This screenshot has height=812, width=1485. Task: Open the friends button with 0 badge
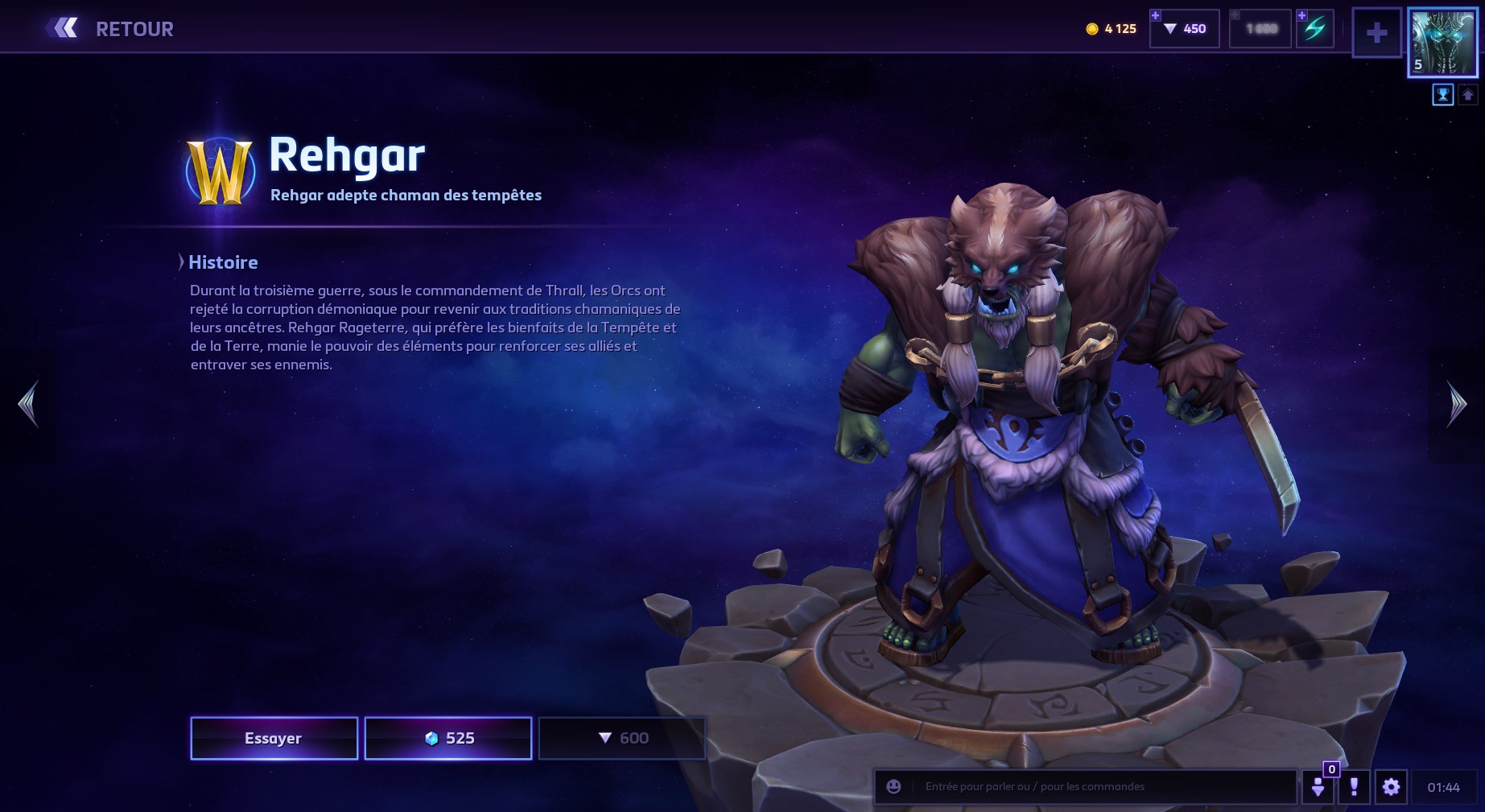pyautogui.click(x=1318, y=786)
